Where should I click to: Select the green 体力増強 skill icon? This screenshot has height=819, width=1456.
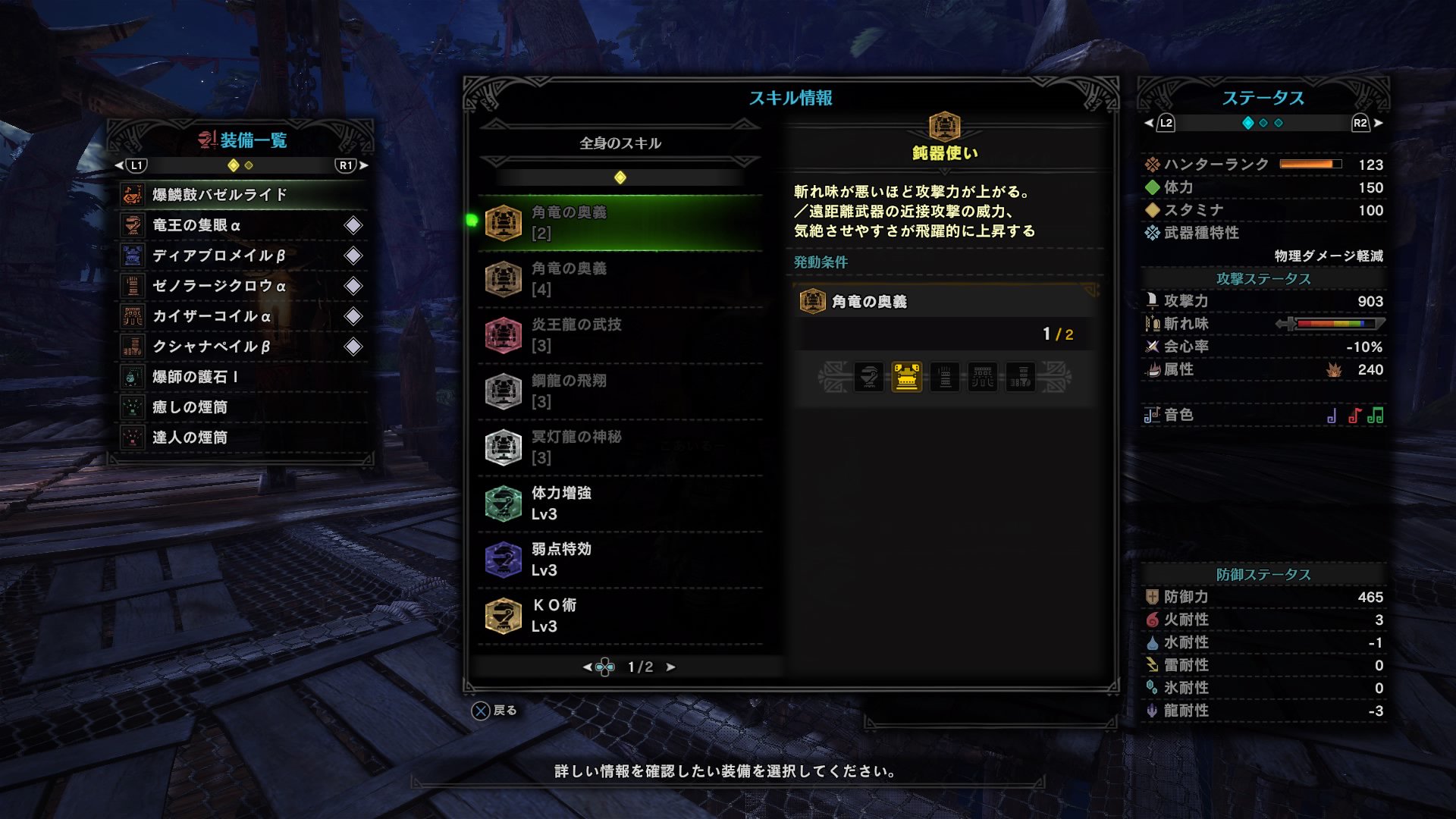504,503
